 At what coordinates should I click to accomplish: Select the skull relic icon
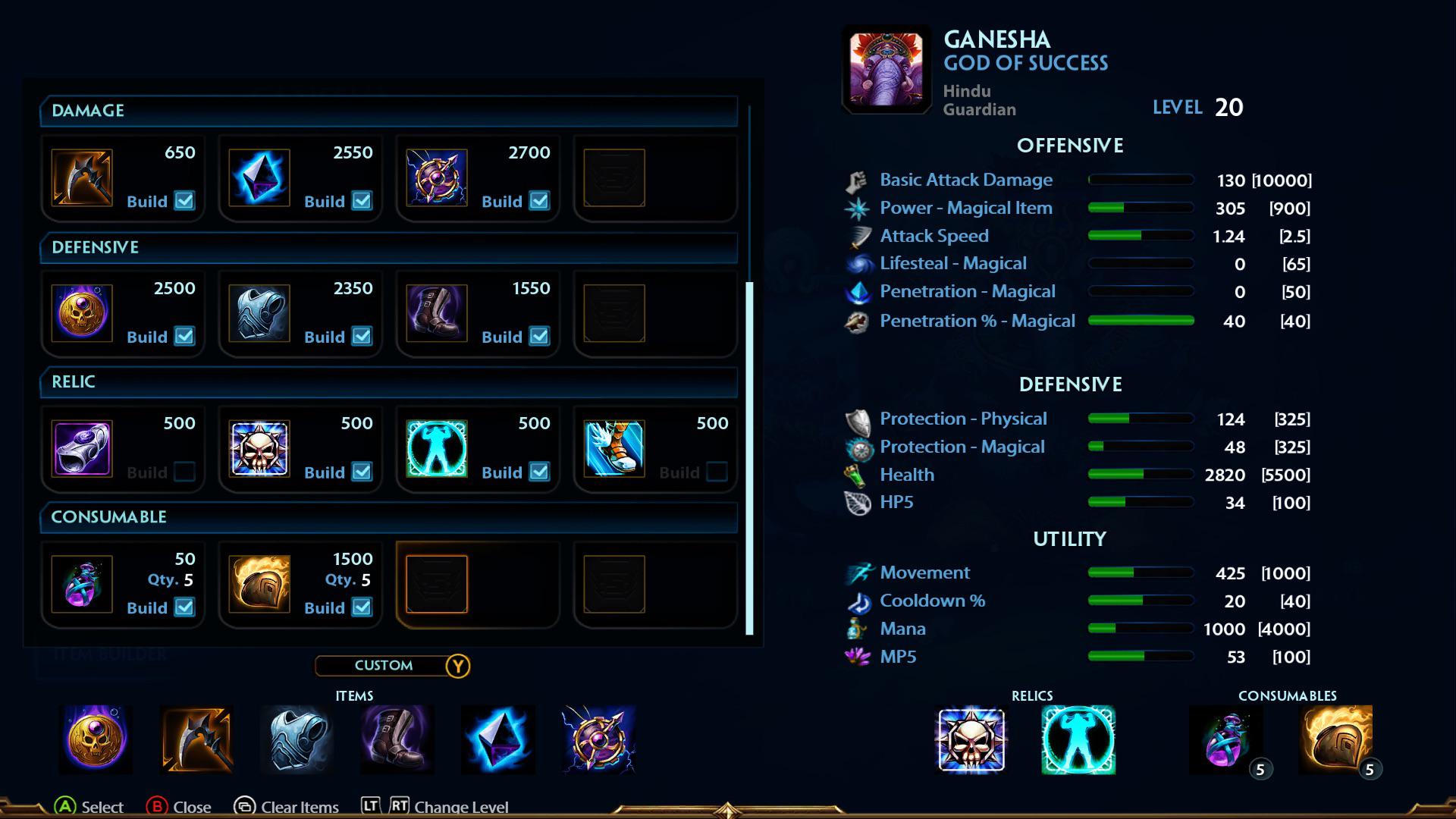pos(259,449)
